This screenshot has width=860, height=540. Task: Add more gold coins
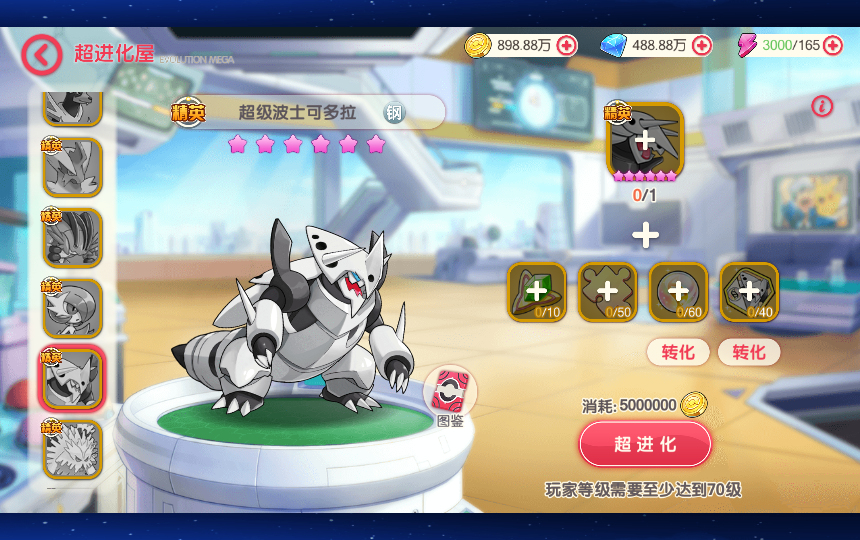pos(567,46)
